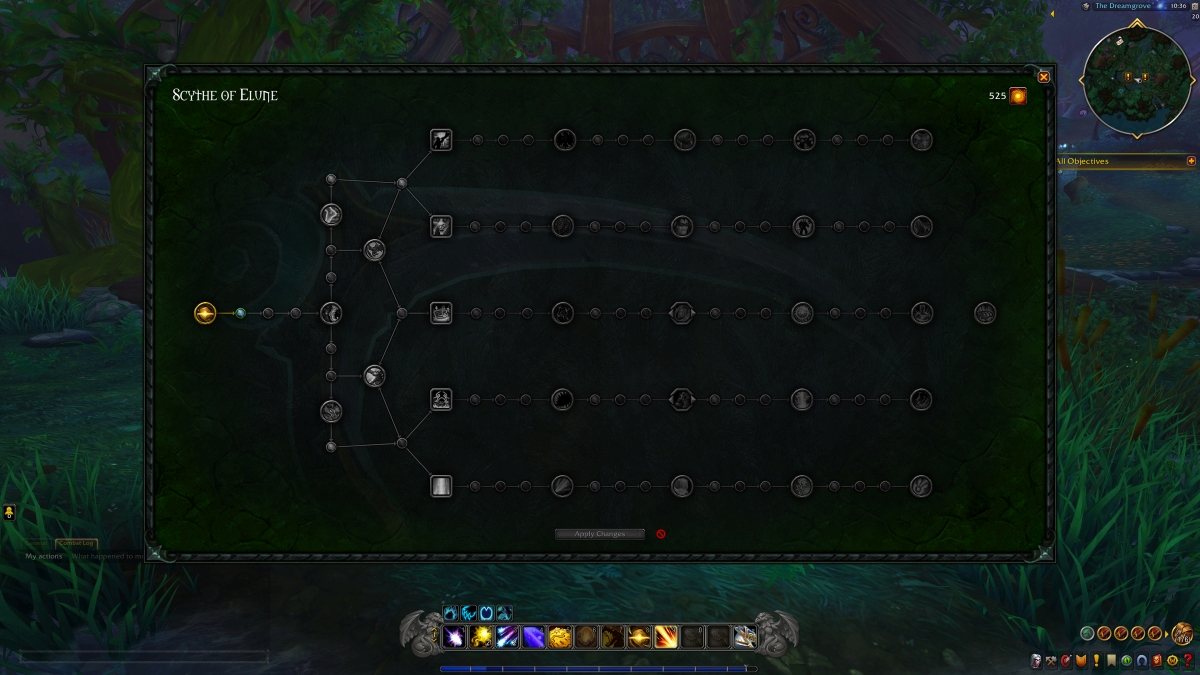
Task: Click the gold currency icon beside 525
Action: point(1017,96)
